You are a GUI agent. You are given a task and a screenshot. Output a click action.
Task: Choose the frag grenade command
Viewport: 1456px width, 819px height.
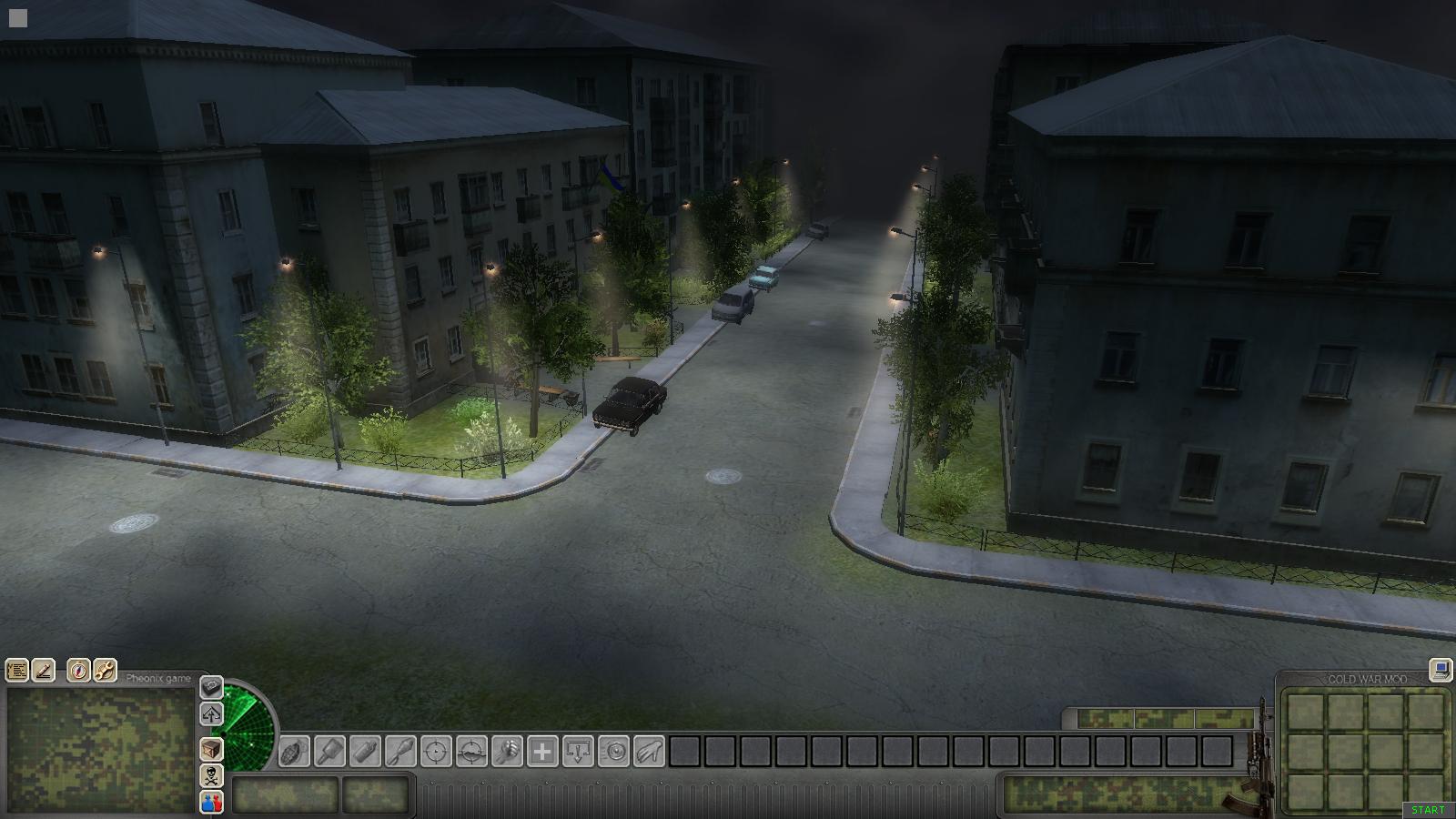[x=294, y=753]
